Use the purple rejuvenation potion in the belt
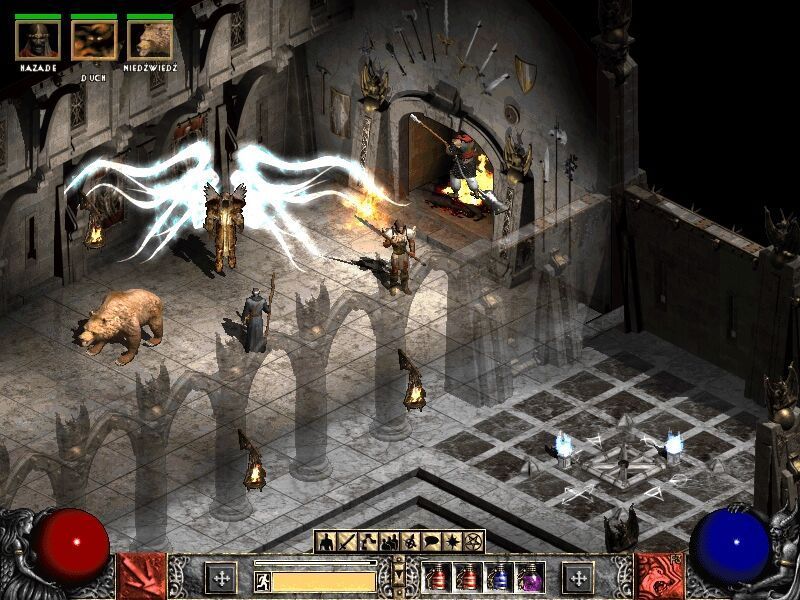This screenshot has width=800, height=600. (528, 578)
